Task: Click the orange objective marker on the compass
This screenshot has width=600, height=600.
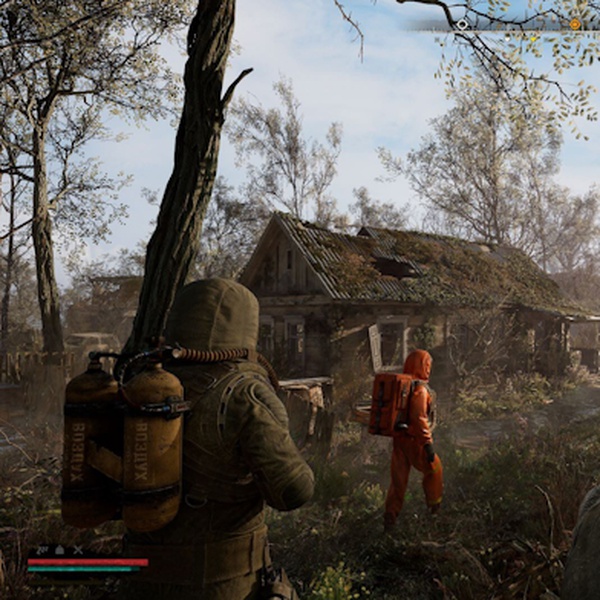Action: (575, 23)
